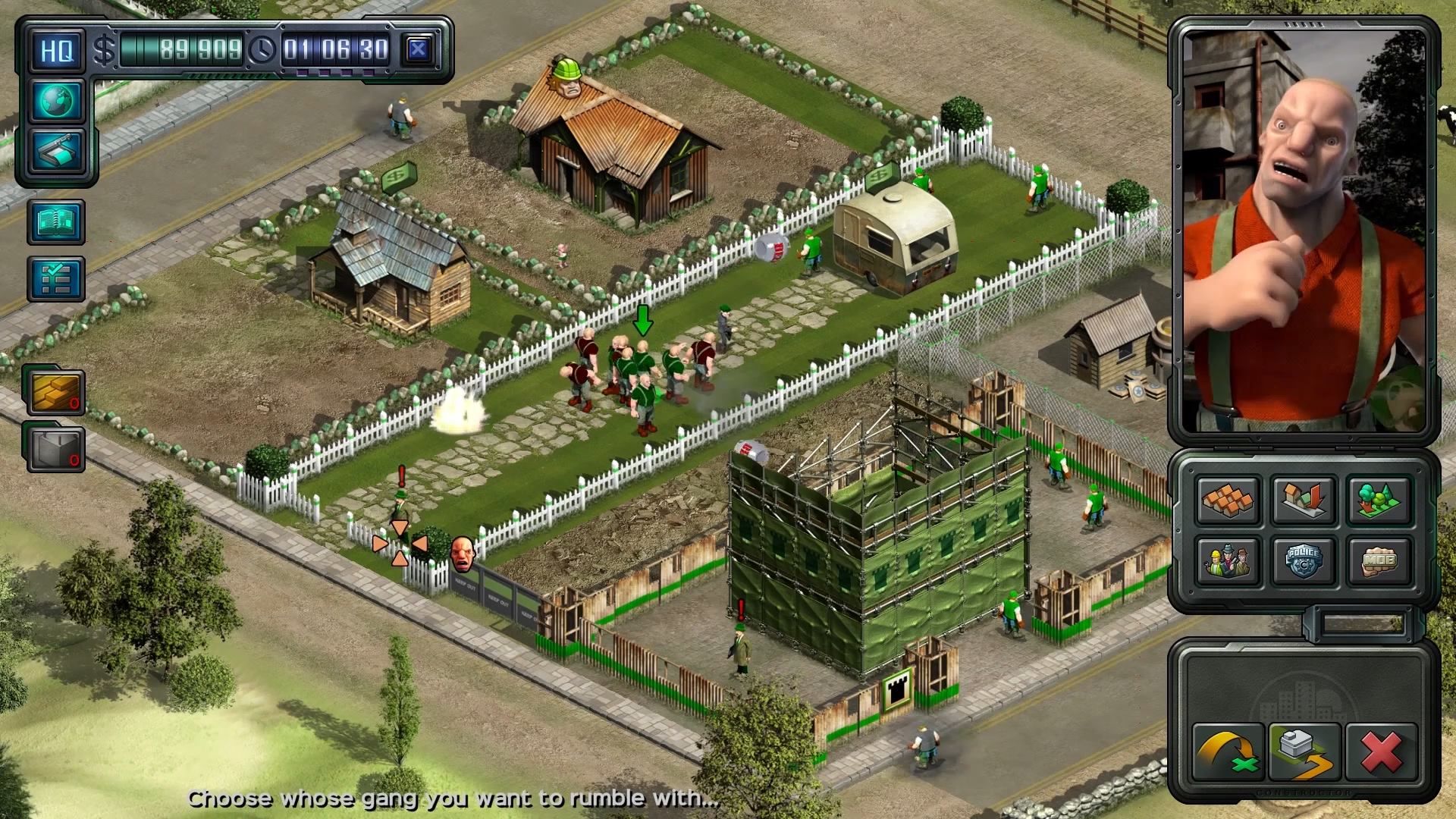Click the clock time display
The width and height of the screenshot is (1456, 819).
click(x=337, y=49)
